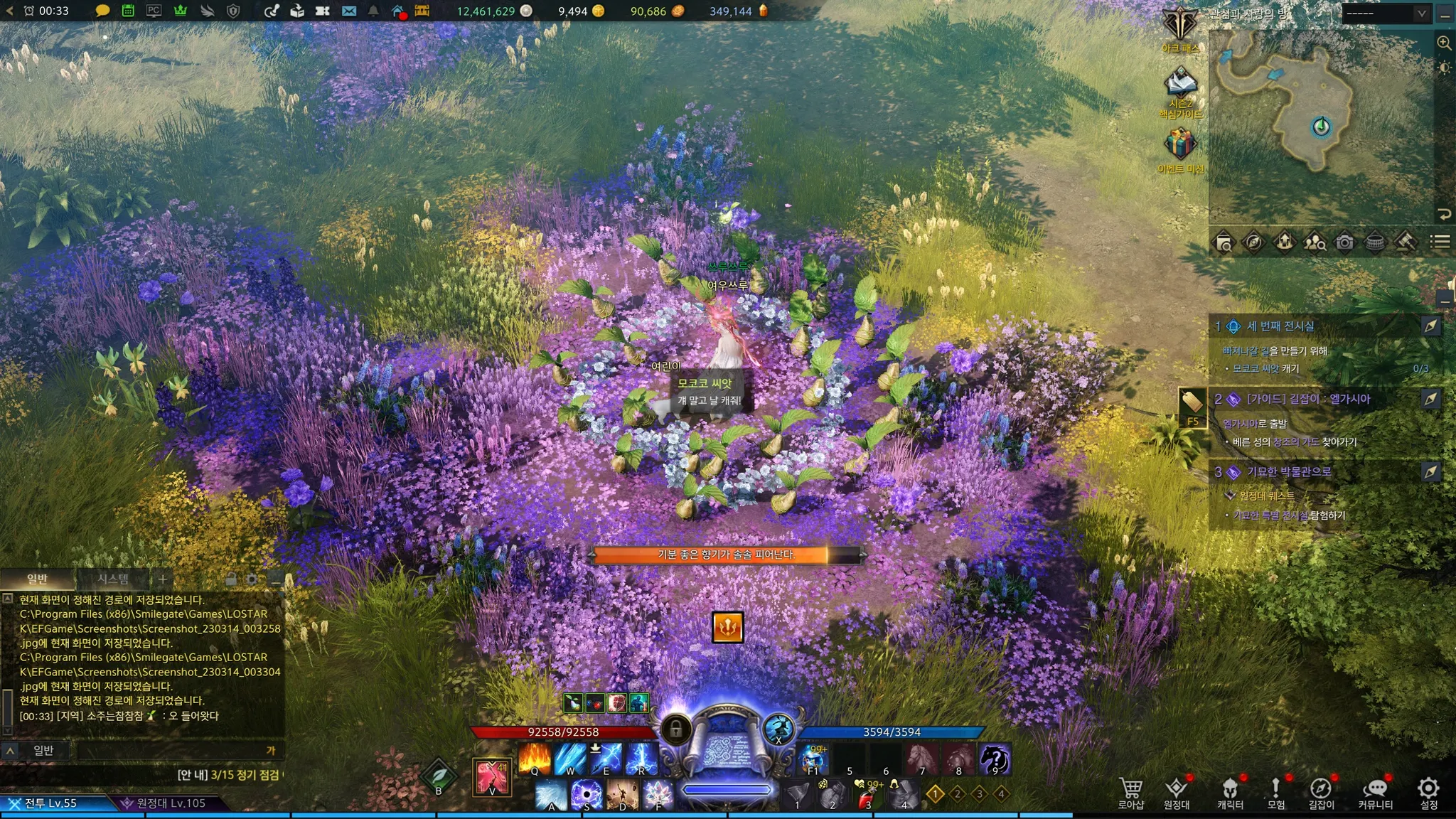This screenshot has width=1456, height=819.
Task: Zoom the minimap with the magnifier button
Action: pos(1444,43)
